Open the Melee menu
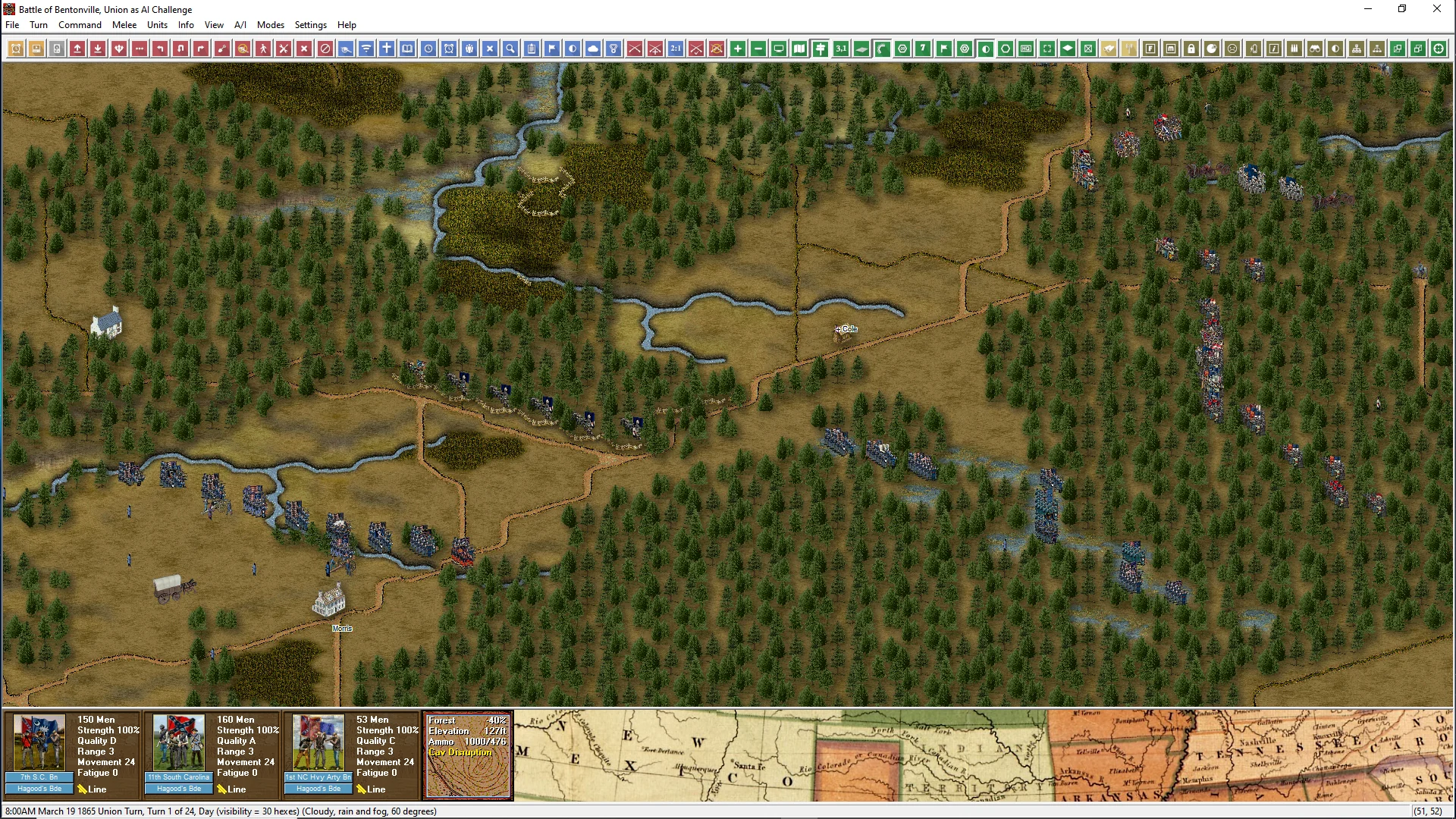This screenshot has width=1456, height=819. (124, 25)
